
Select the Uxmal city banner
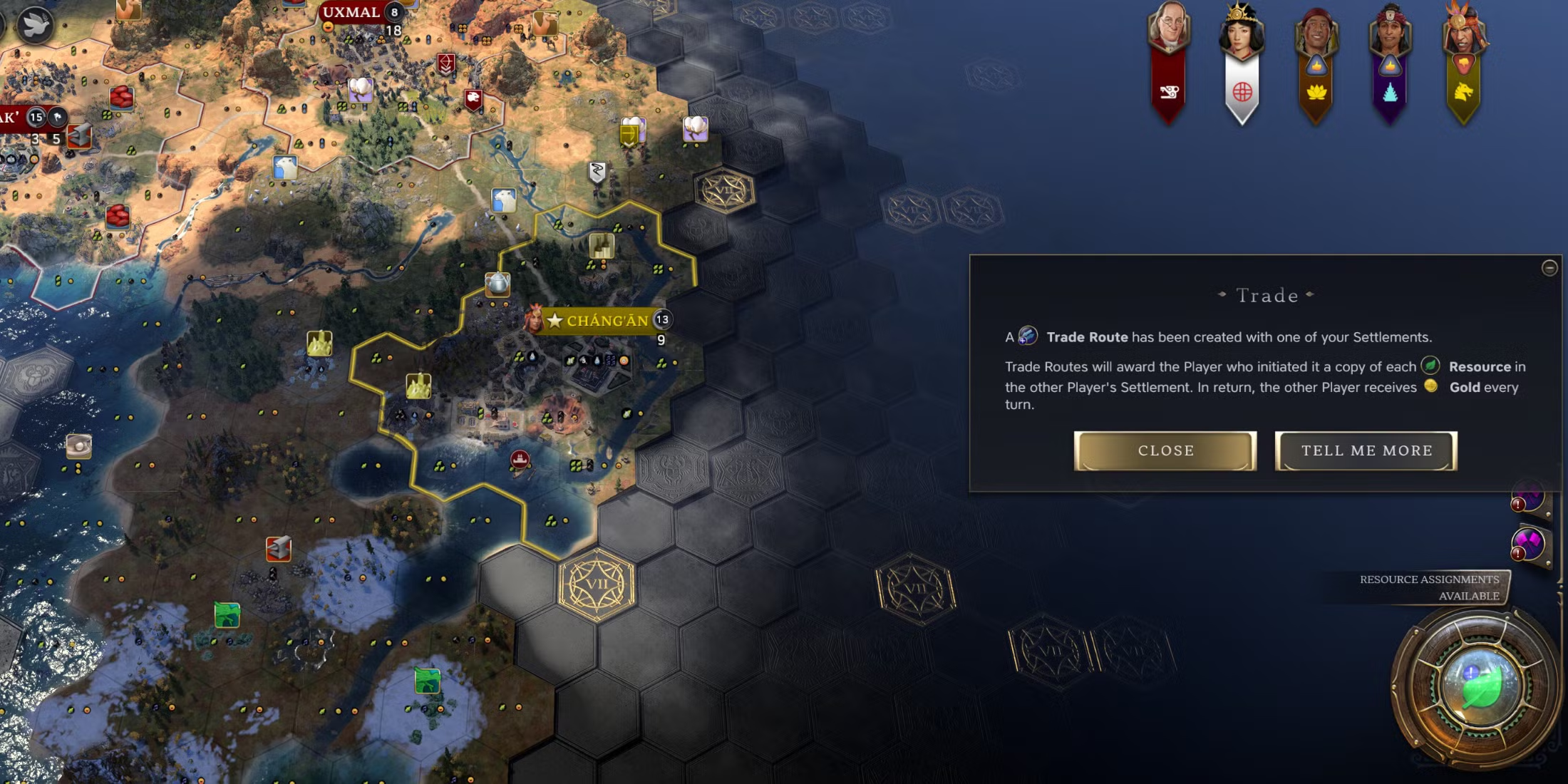tap(351, 12)
